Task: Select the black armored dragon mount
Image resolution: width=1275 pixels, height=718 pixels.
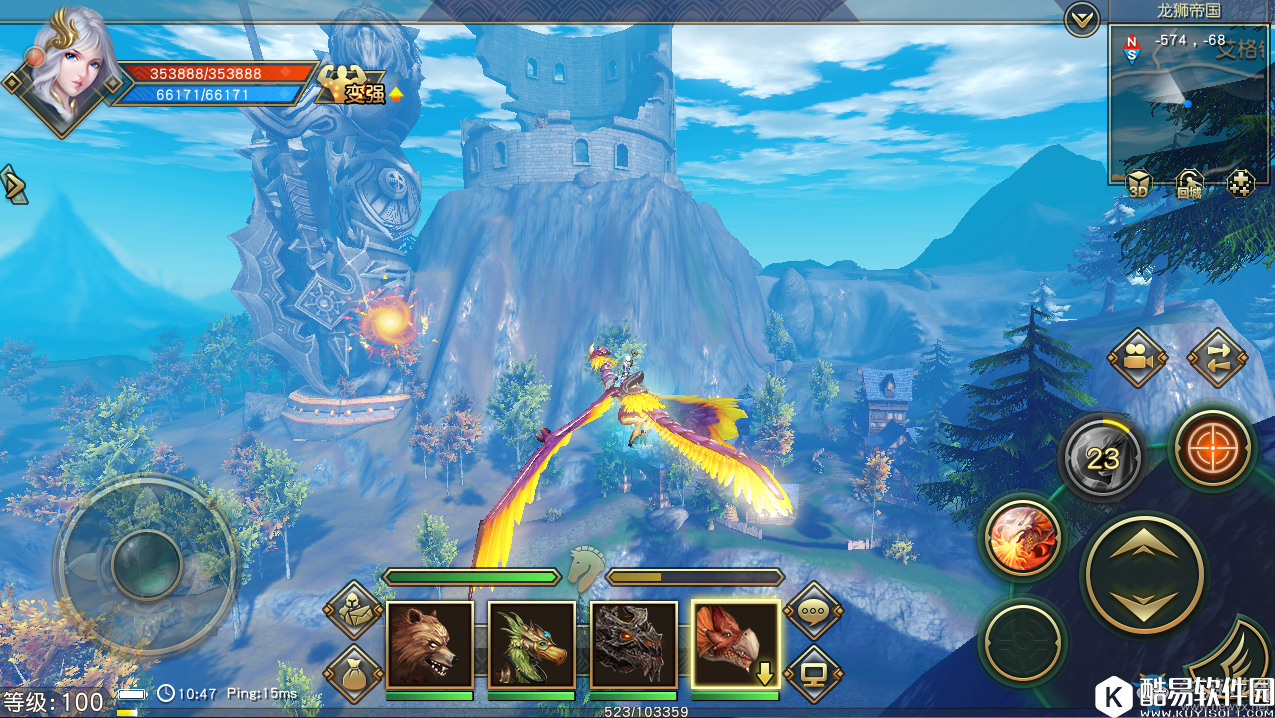Action: click(633, 645)
